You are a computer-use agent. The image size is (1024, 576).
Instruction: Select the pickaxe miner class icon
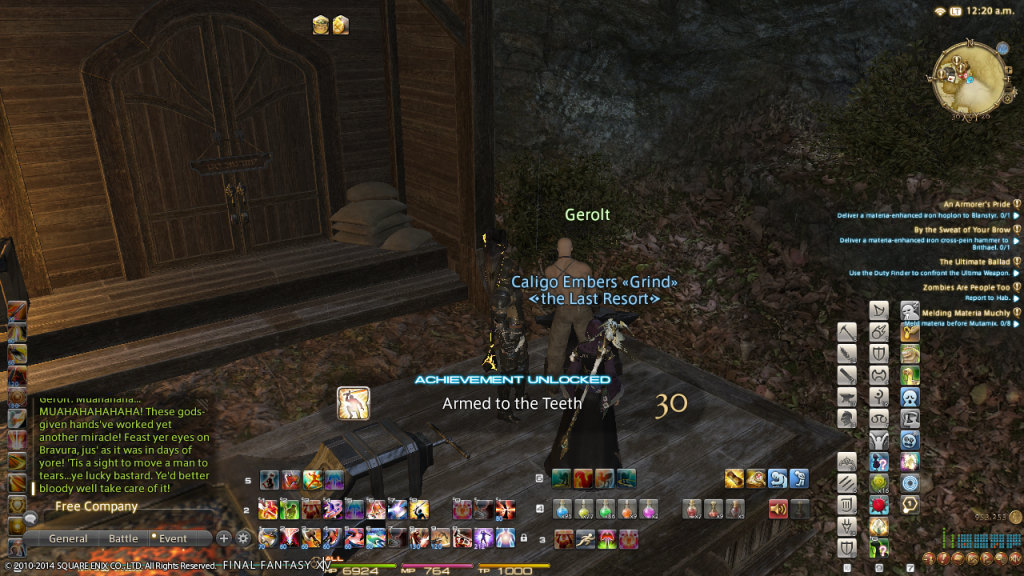(847, 331)
